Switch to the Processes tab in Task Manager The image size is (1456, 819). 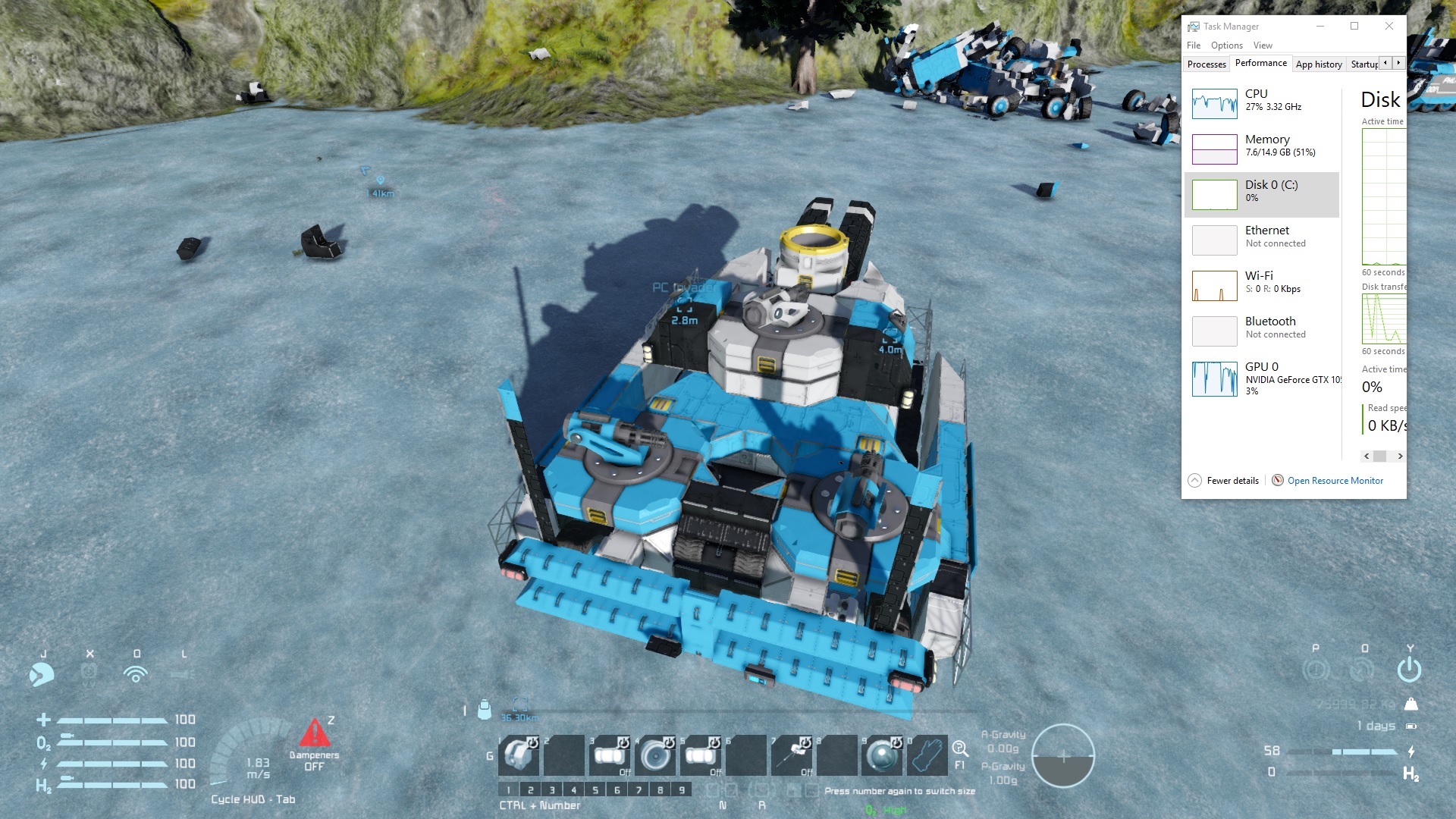click(1207, 64)
